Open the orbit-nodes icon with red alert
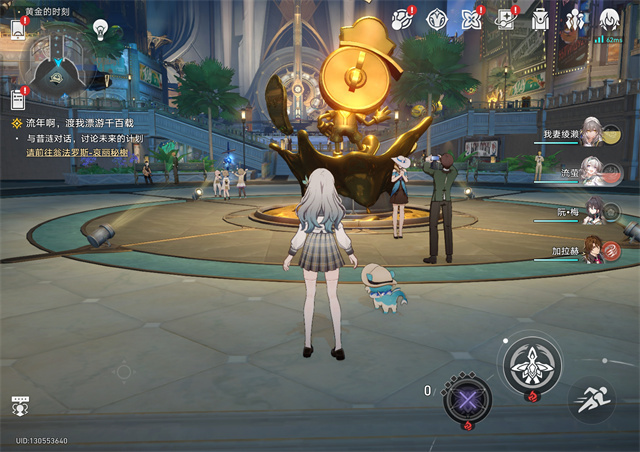The width and height of the screenshot is (640, 452). (402, 18)
